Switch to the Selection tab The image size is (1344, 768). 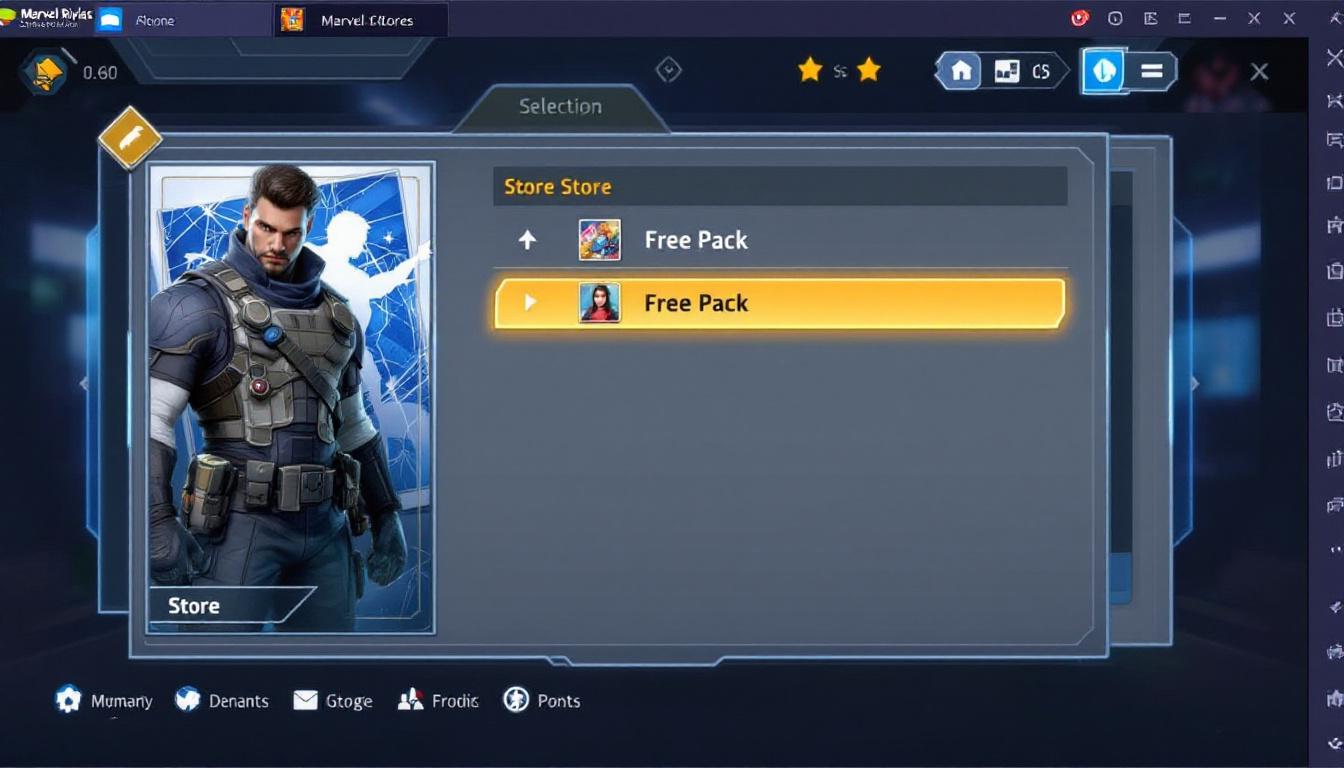click(559, 106)
